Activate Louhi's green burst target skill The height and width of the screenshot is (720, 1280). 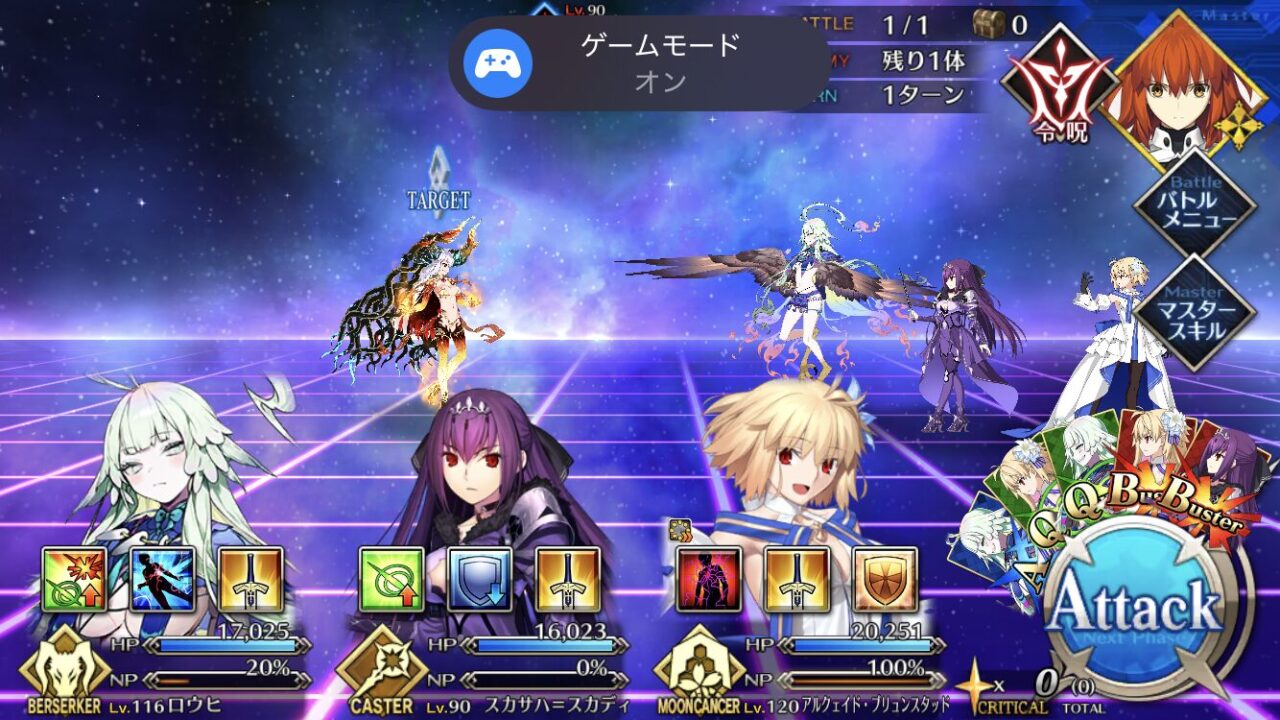tap(74, 579)
